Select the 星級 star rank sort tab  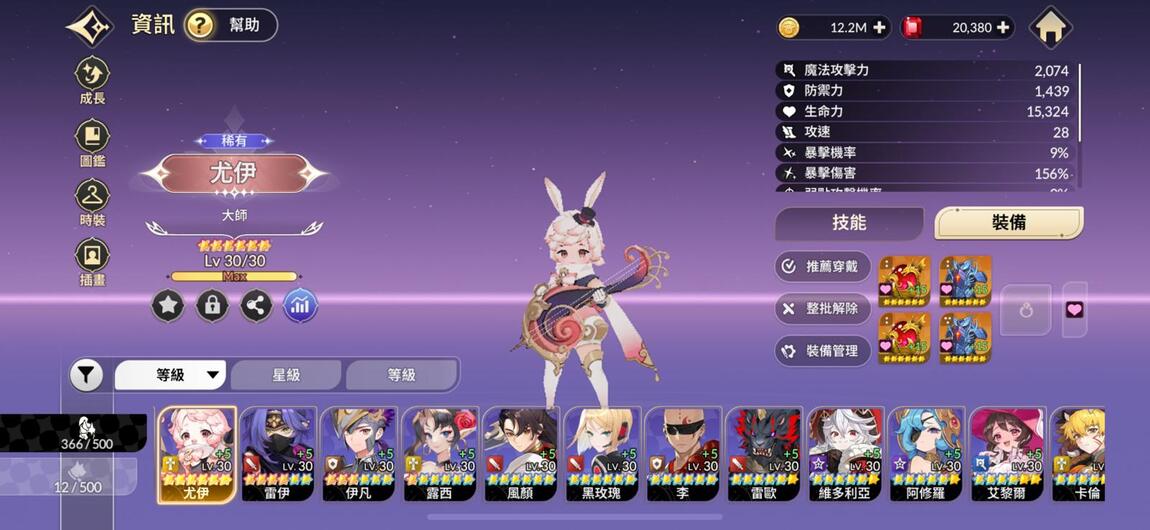tap(287, 375)
